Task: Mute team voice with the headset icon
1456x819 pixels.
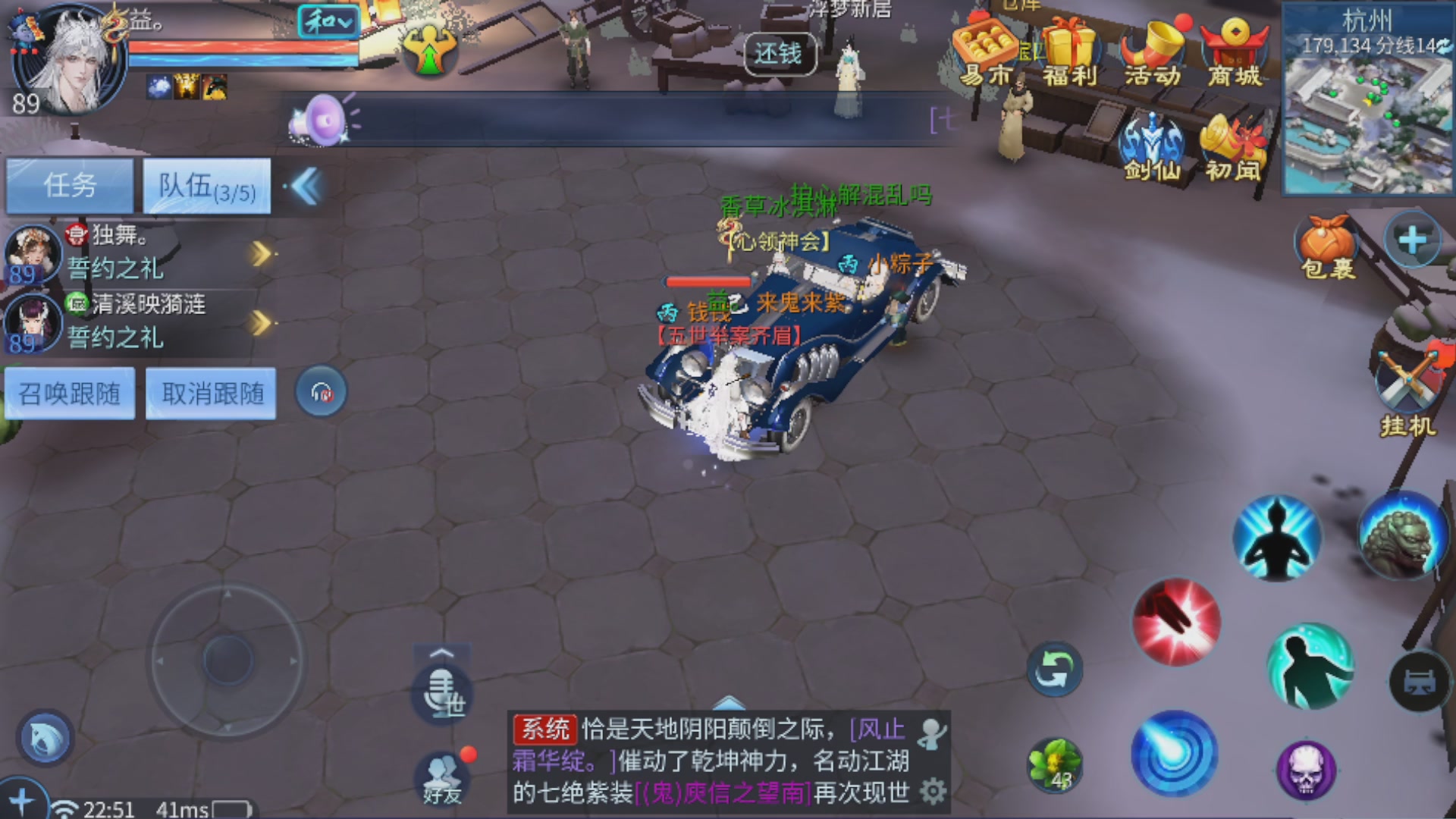Action: [320, 393]
